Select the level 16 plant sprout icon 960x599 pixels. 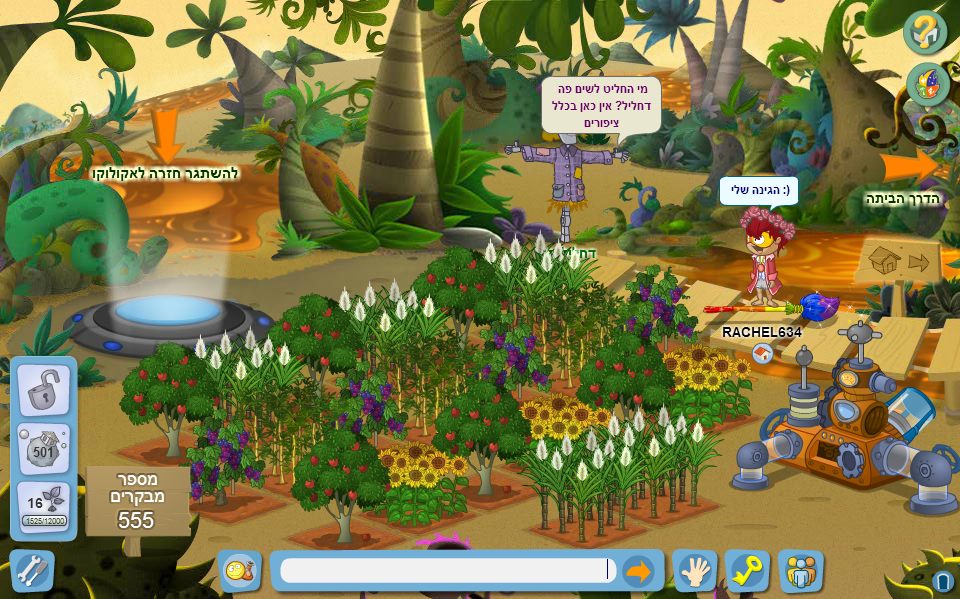click(x=43, y=507)
